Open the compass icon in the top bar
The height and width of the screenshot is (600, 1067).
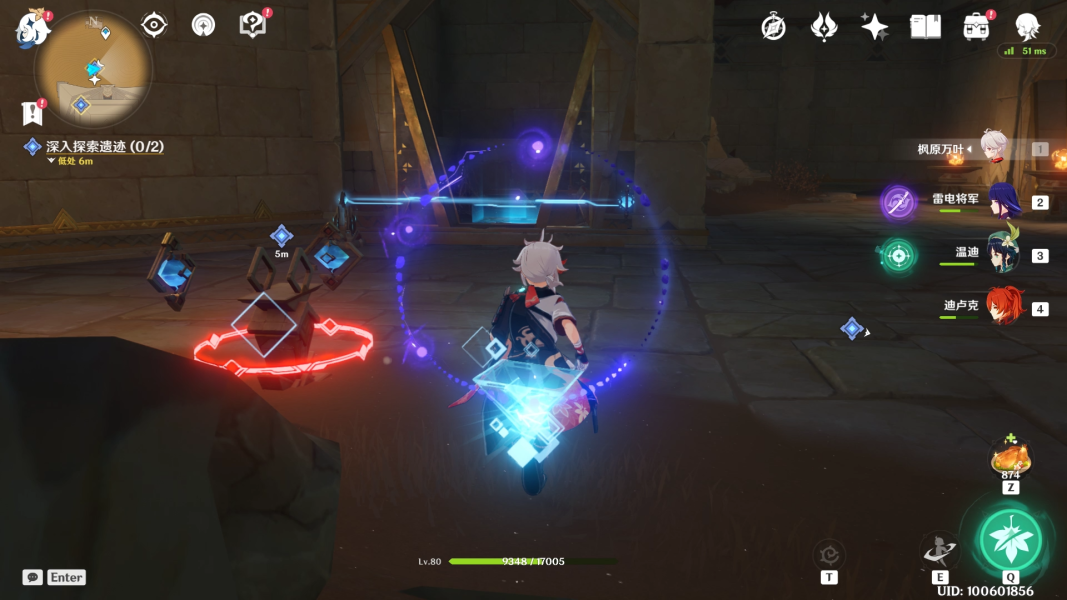coord(773,27)
